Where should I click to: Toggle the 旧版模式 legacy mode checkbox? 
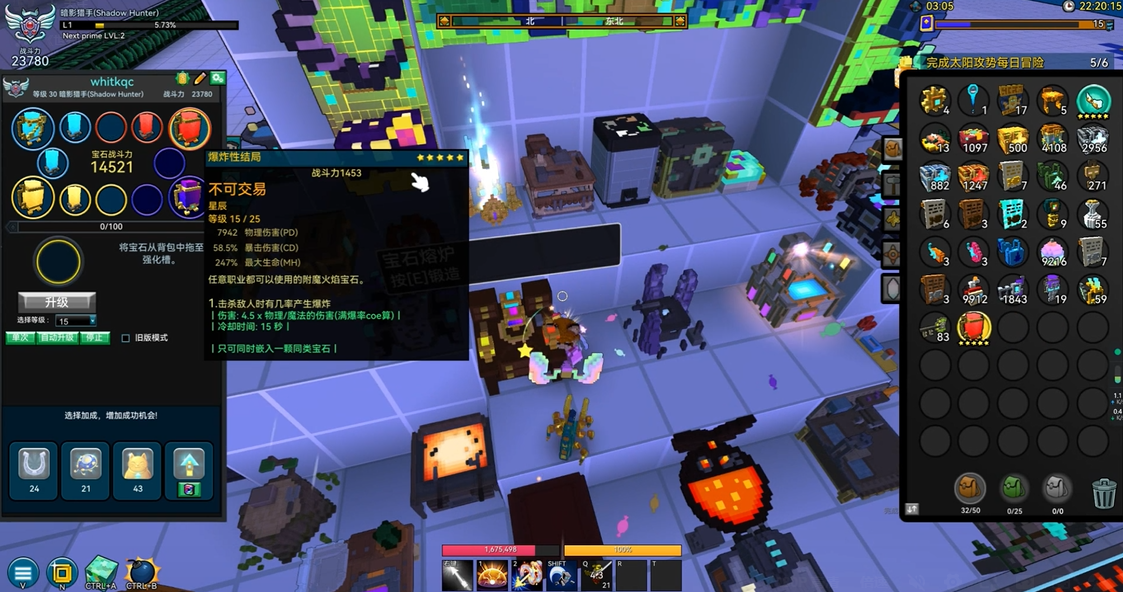pos(126,338)
